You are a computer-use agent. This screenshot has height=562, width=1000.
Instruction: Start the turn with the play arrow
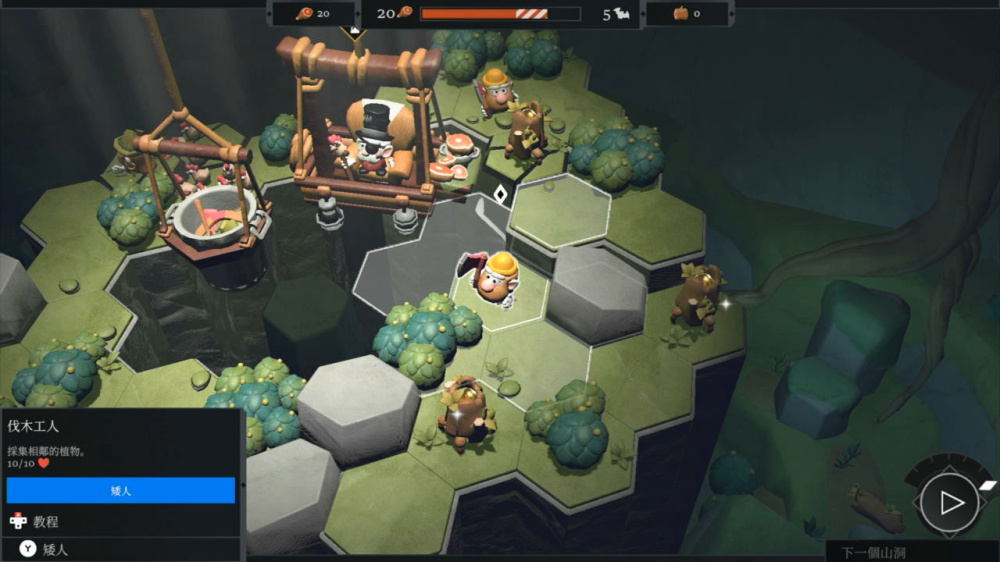coord(948,502)
